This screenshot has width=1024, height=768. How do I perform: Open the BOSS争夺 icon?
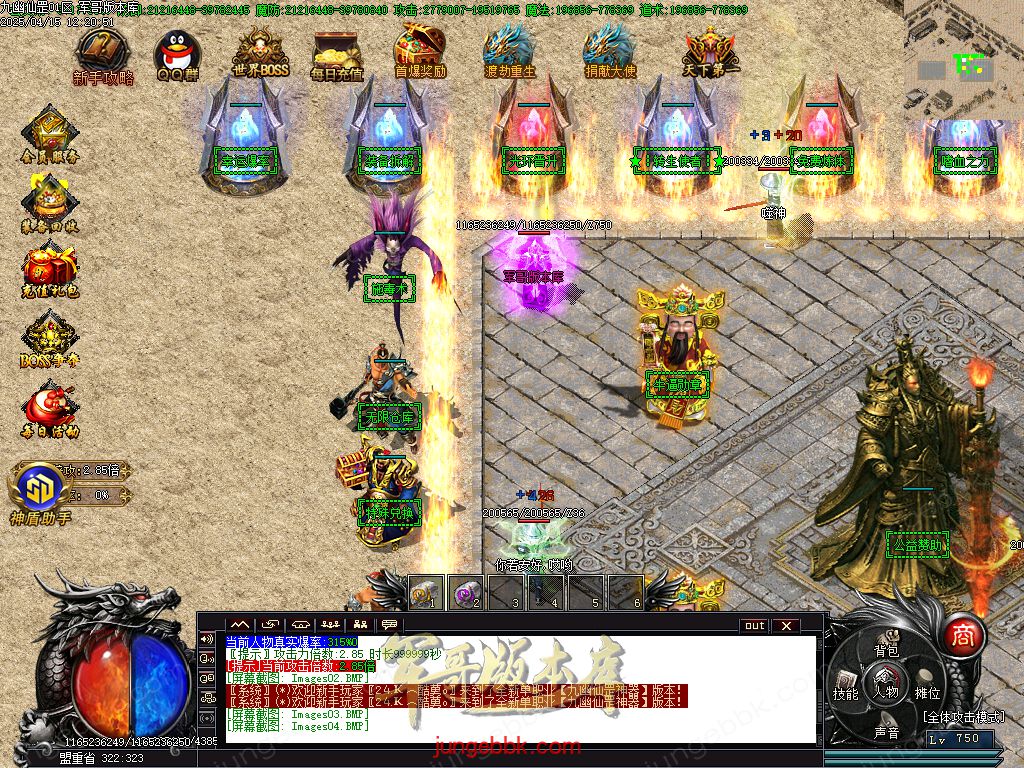pos(49,338)
